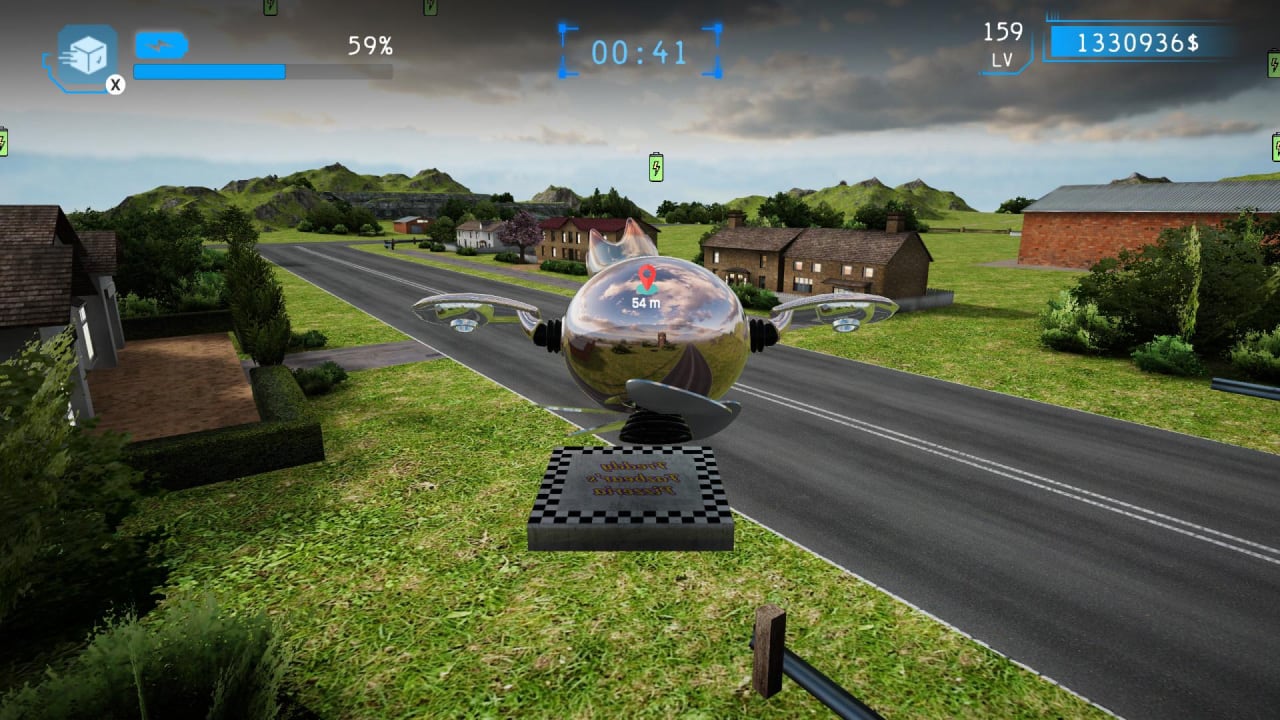Viewport: 1280px width, 720px height.
Task: Click the X badge on the delivery icon
Action: coord(118,85)
